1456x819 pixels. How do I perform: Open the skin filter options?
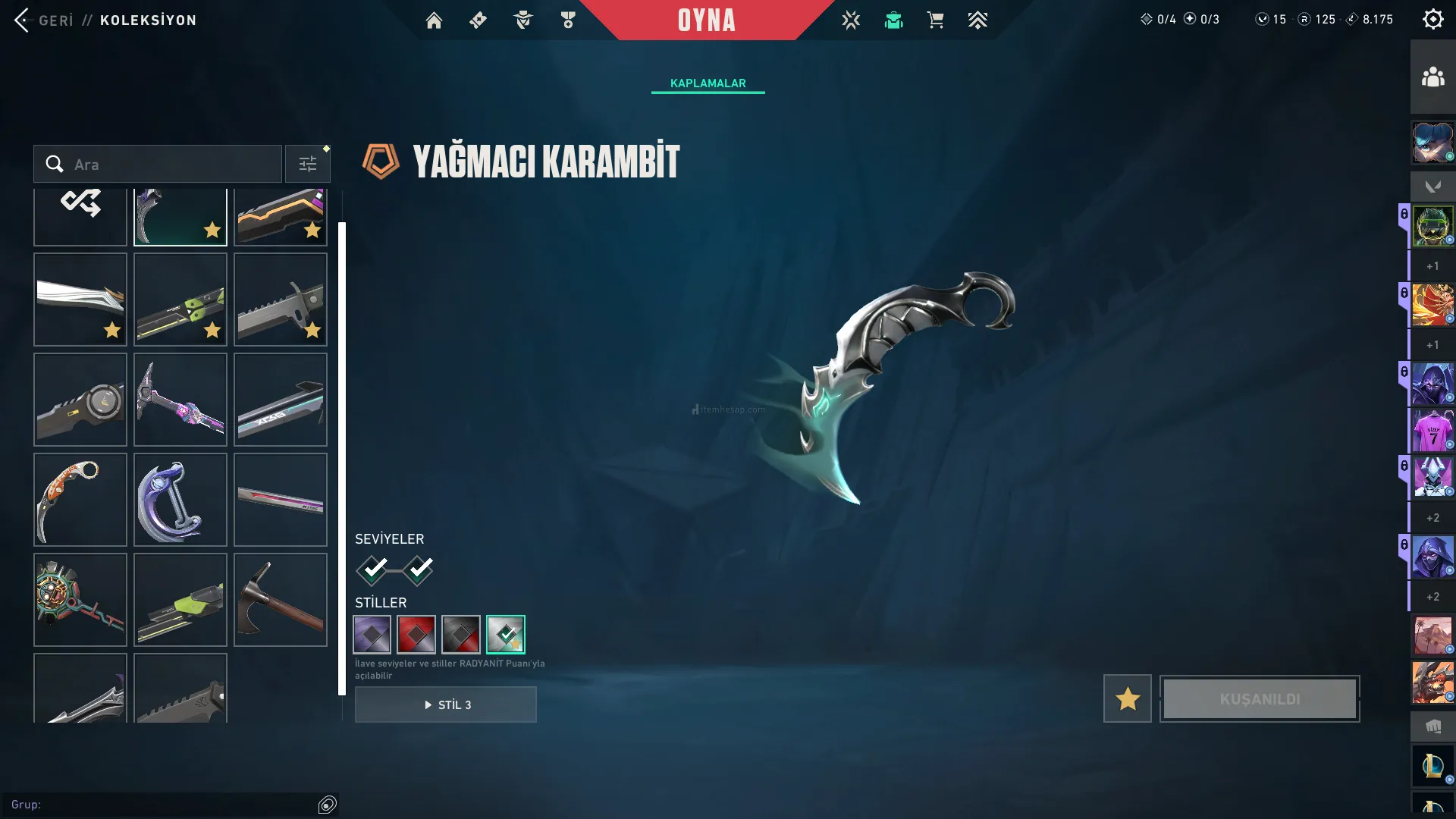point(308,165)
